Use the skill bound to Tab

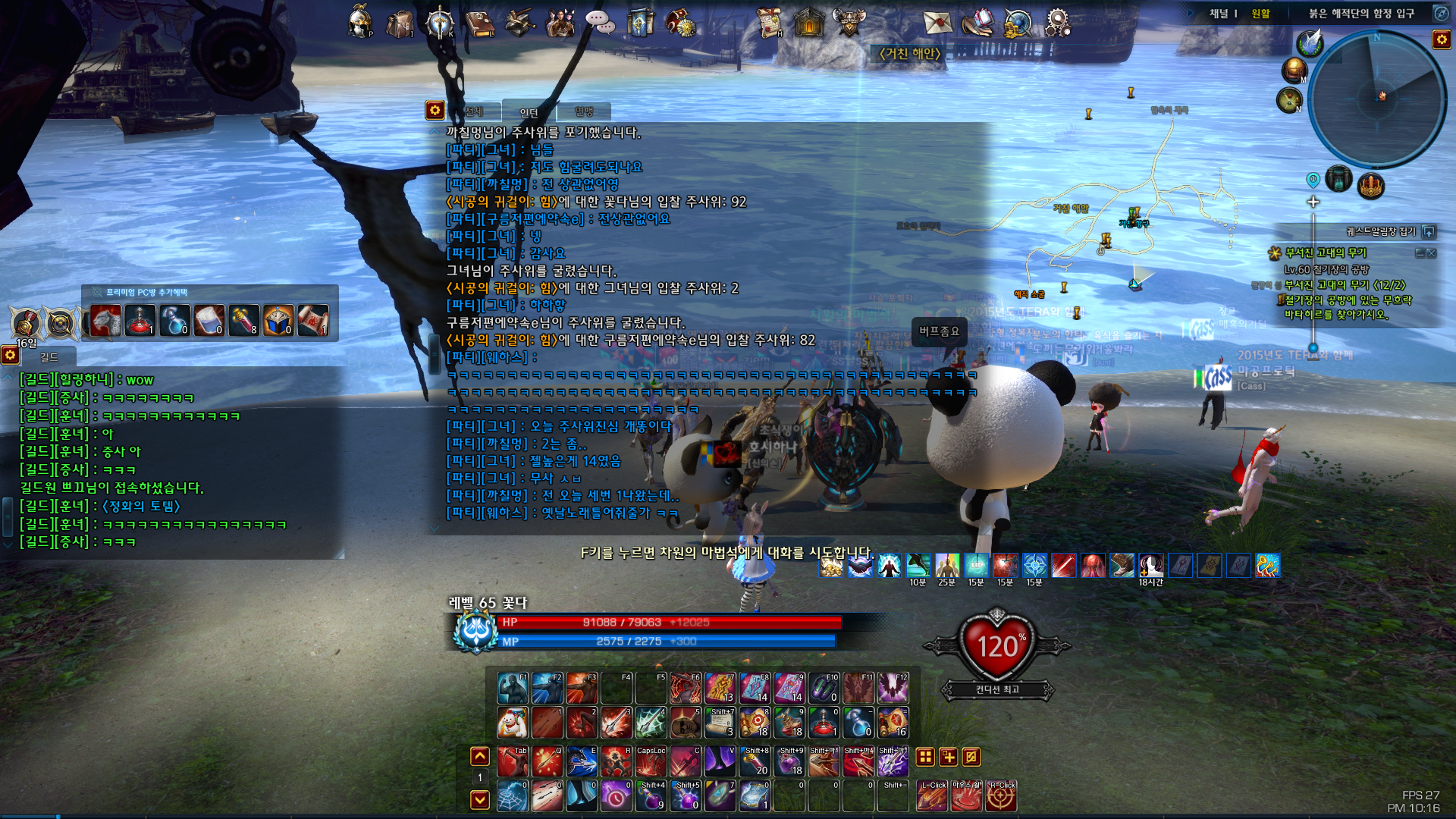[513, 761]
